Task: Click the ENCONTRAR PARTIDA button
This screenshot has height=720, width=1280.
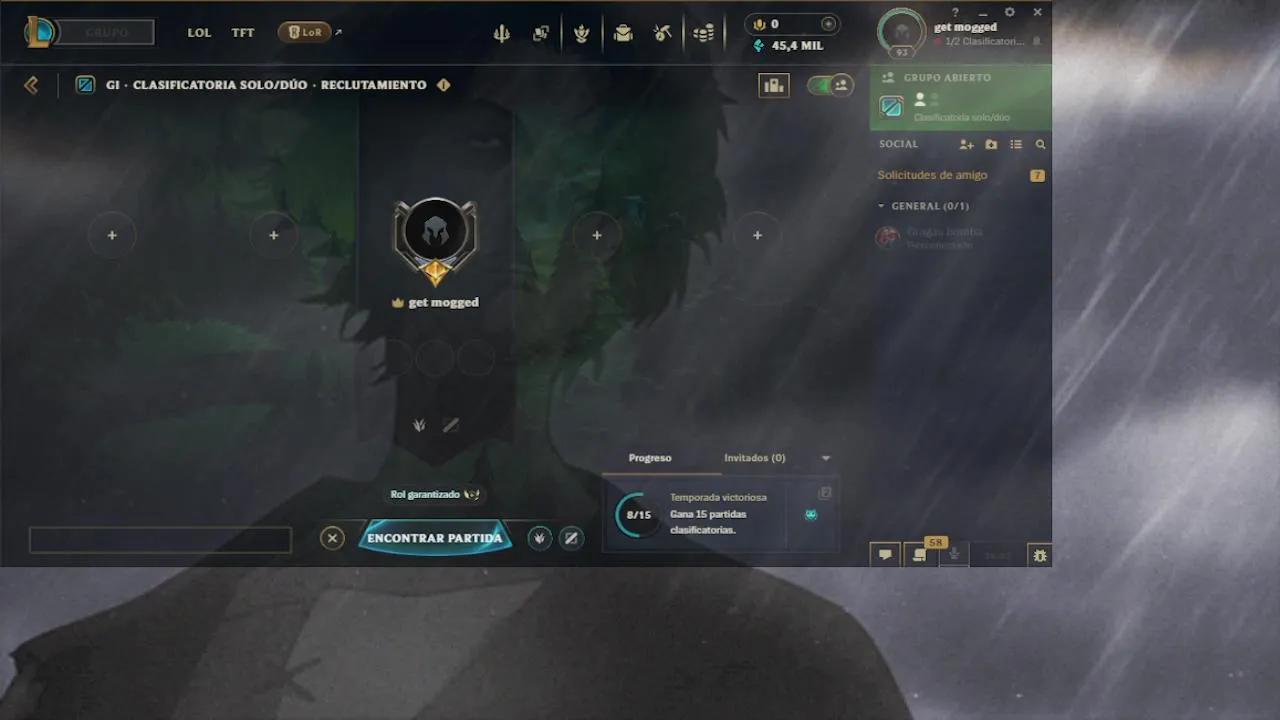Action: click(435, 537)
